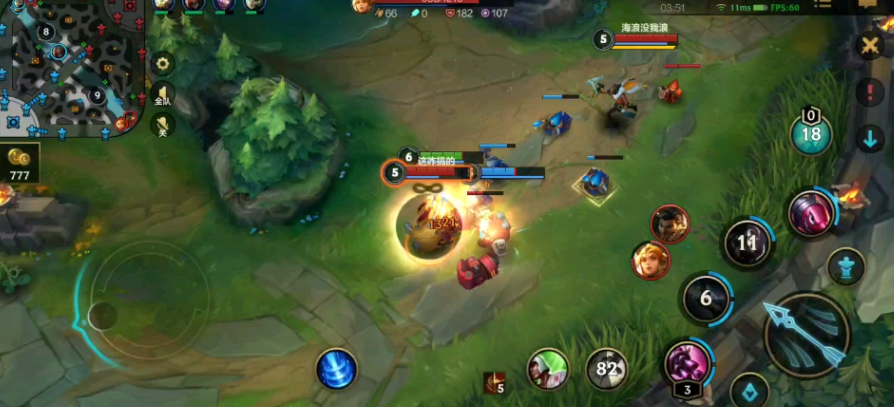Screen dimensions: 894x407
Task: Open the settings gear
Action: point(162,64)
